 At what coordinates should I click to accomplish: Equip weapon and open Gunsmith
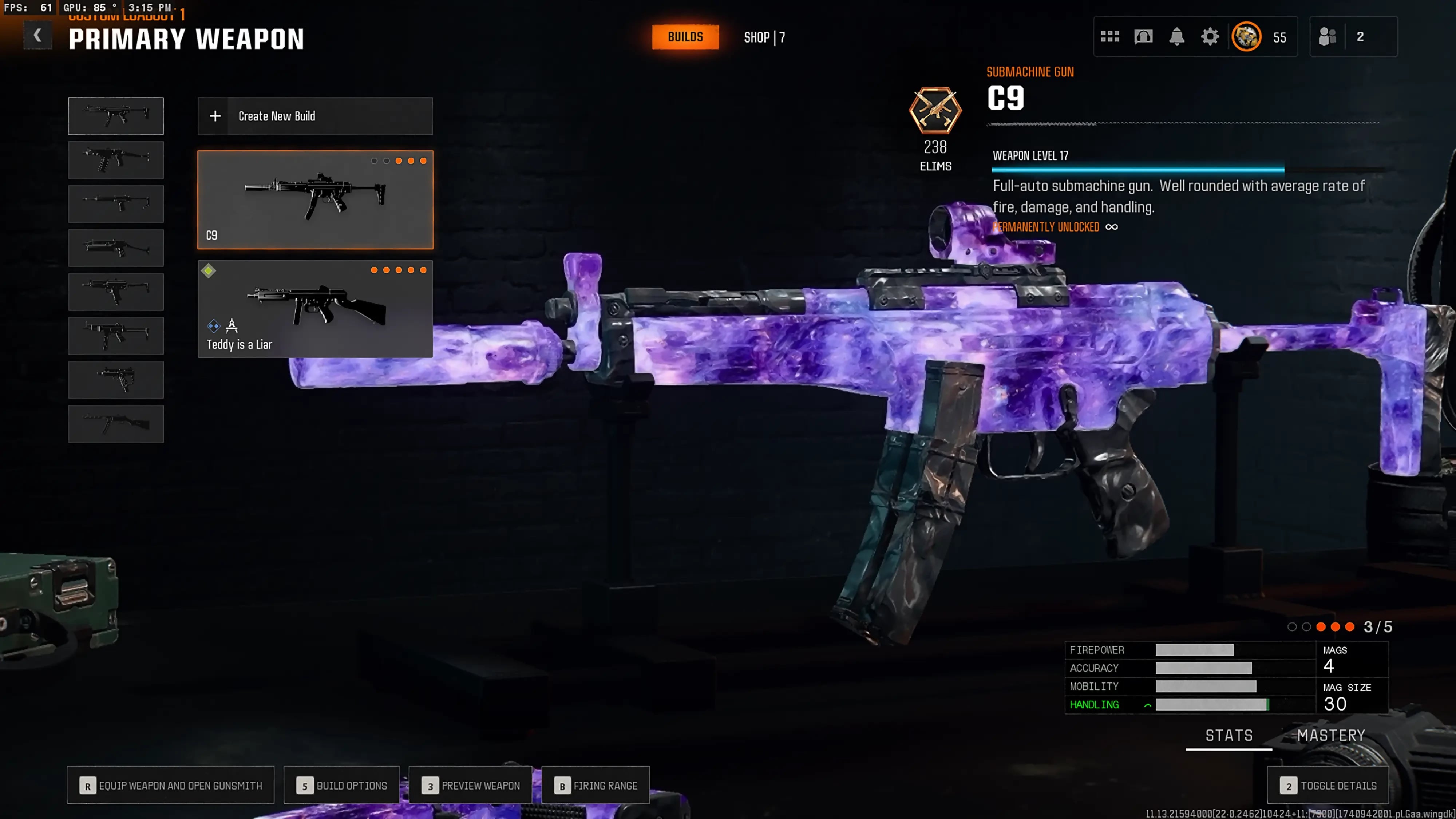[170, 785]
